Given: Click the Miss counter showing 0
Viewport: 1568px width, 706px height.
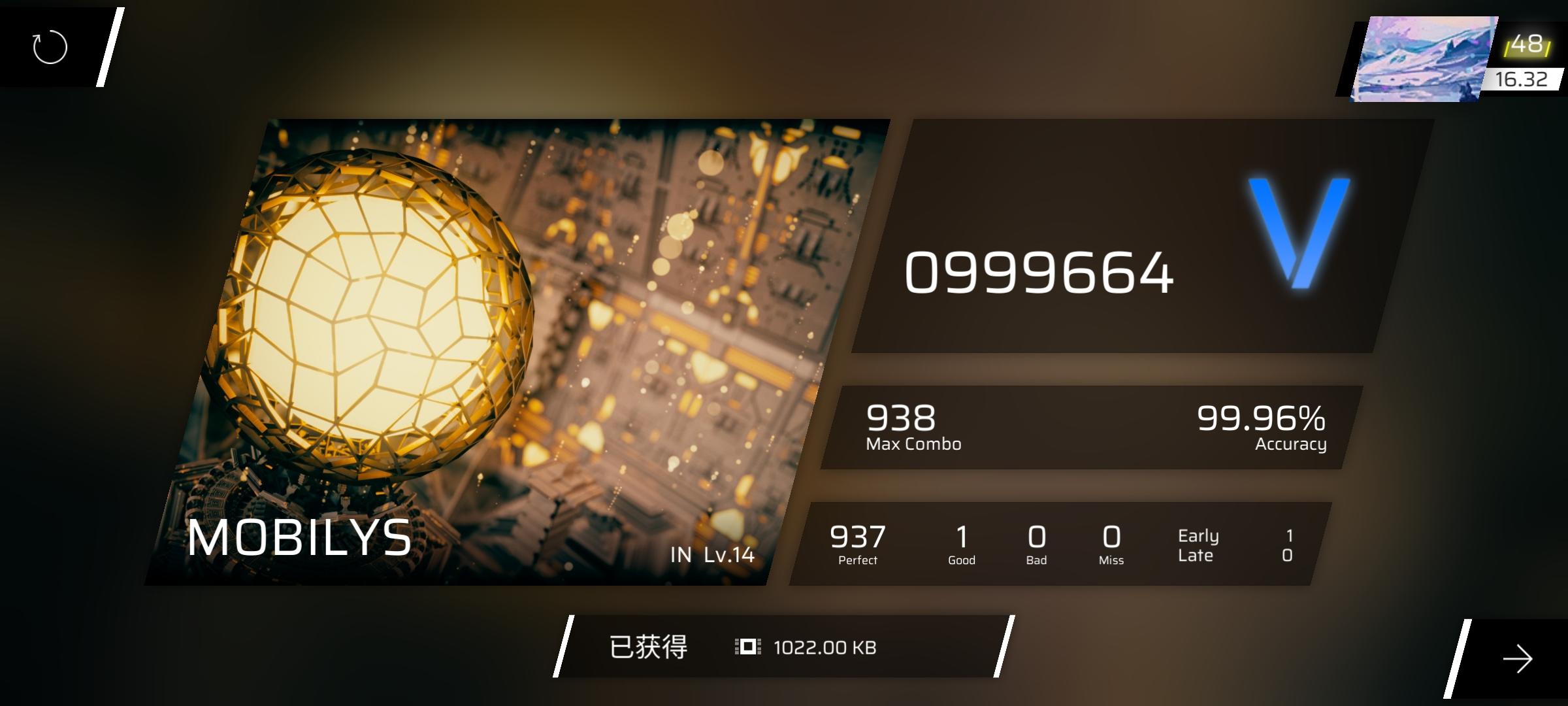Looking at the screenshot, I should point(1111,541).
